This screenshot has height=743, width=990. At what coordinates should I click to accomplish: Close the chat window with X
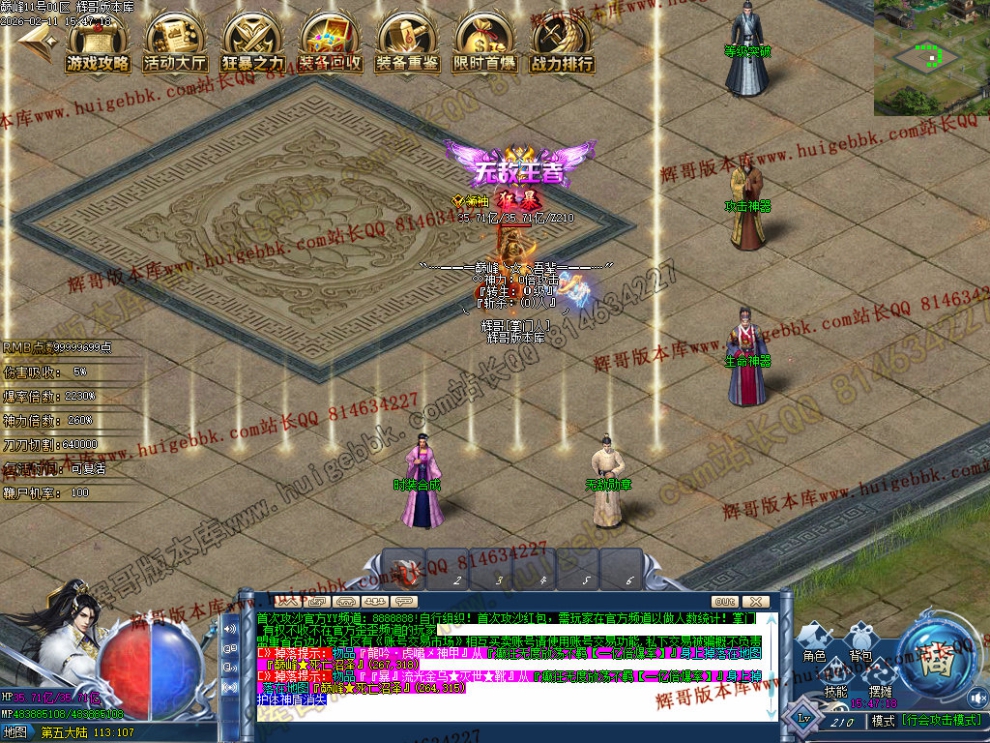756,602
